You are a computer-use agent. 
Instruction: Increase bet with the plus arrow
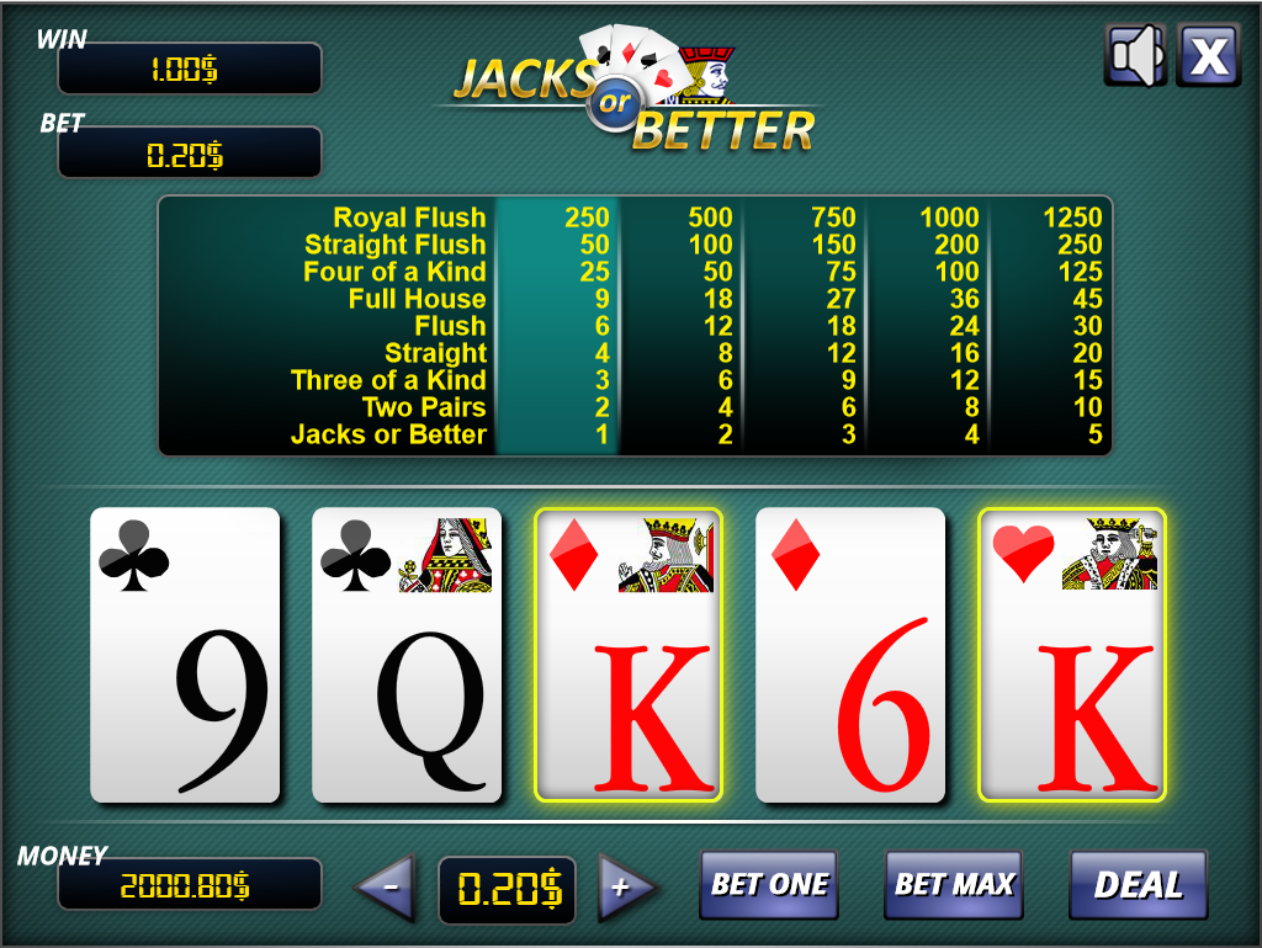click(x=624, y=886)
